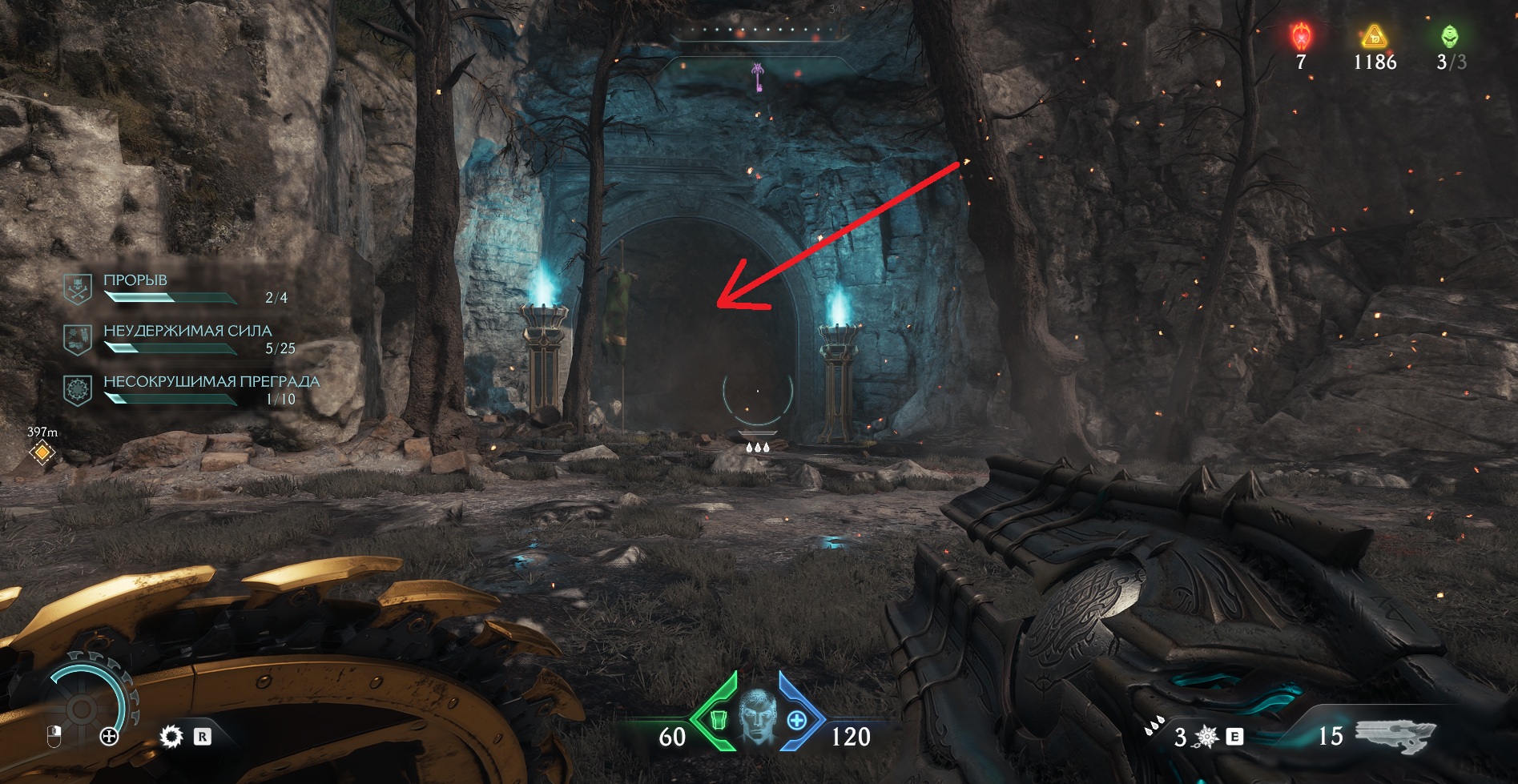Click the green extra-lives helmet icon
Image resolution: width=1518 pixels, height=784 pixels.
tap(1449, 37)
